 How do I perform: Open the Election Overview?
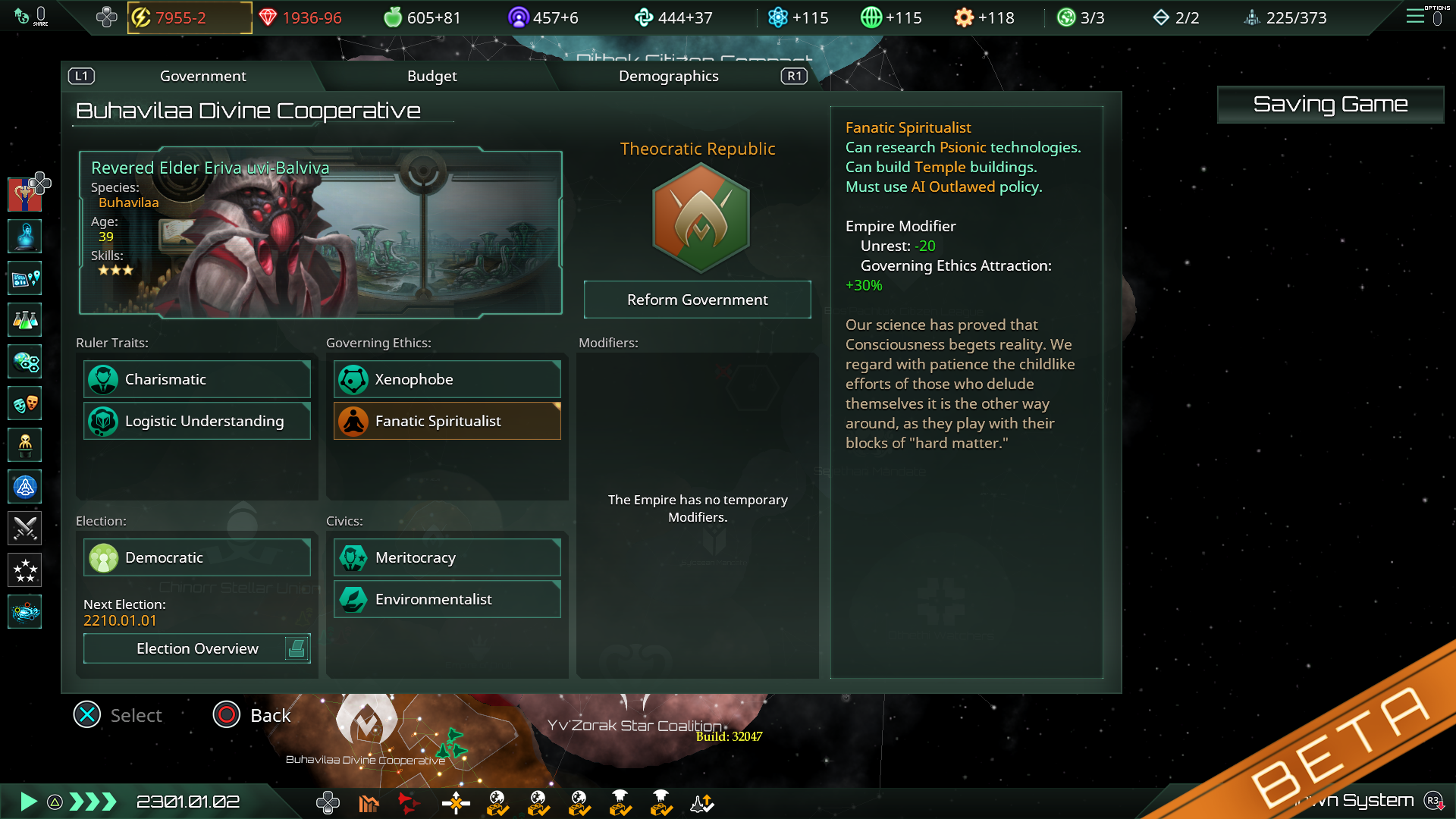[x=196, y=648]
